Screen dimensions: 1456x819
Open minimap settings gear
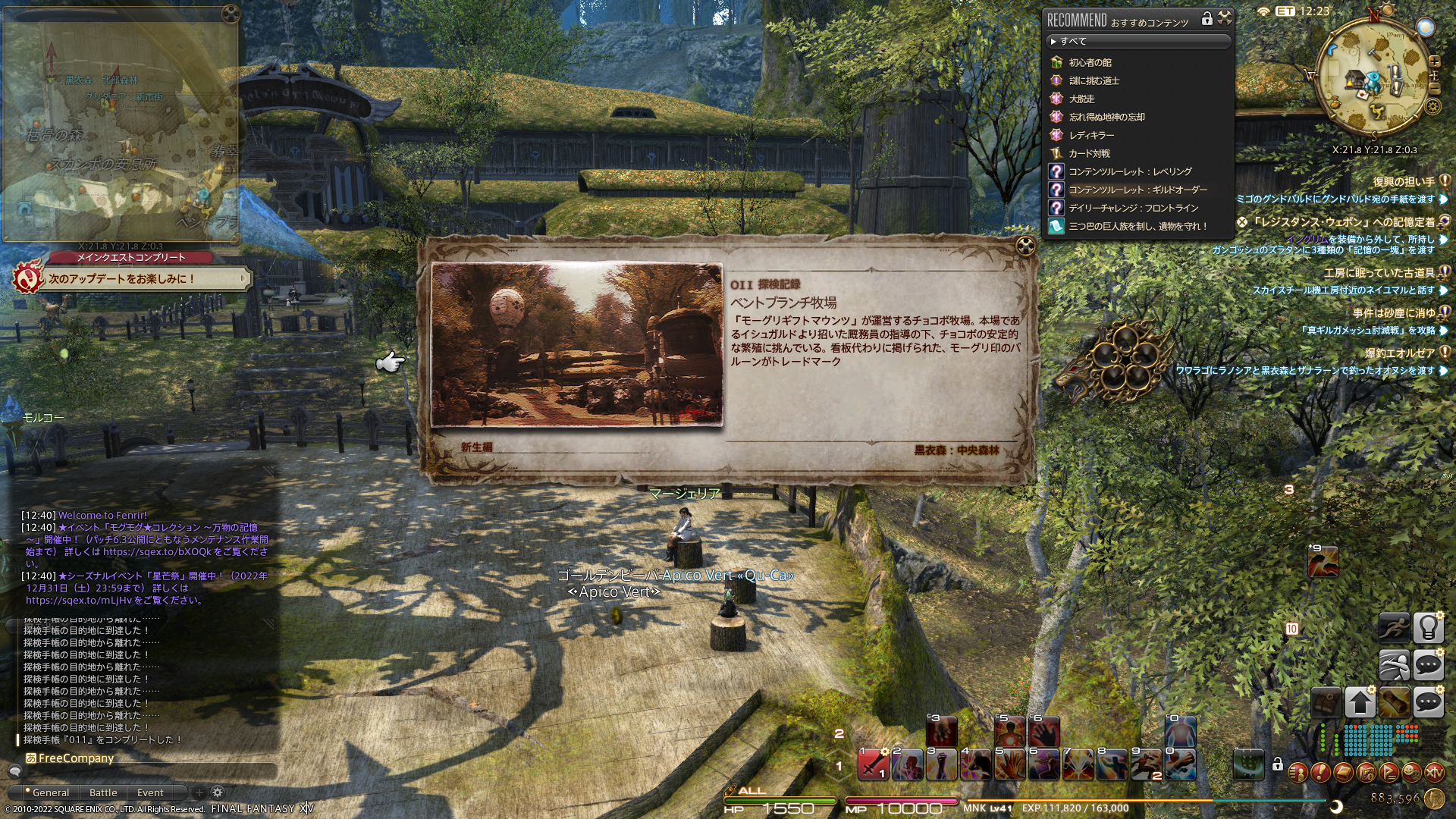(1433, 106)
